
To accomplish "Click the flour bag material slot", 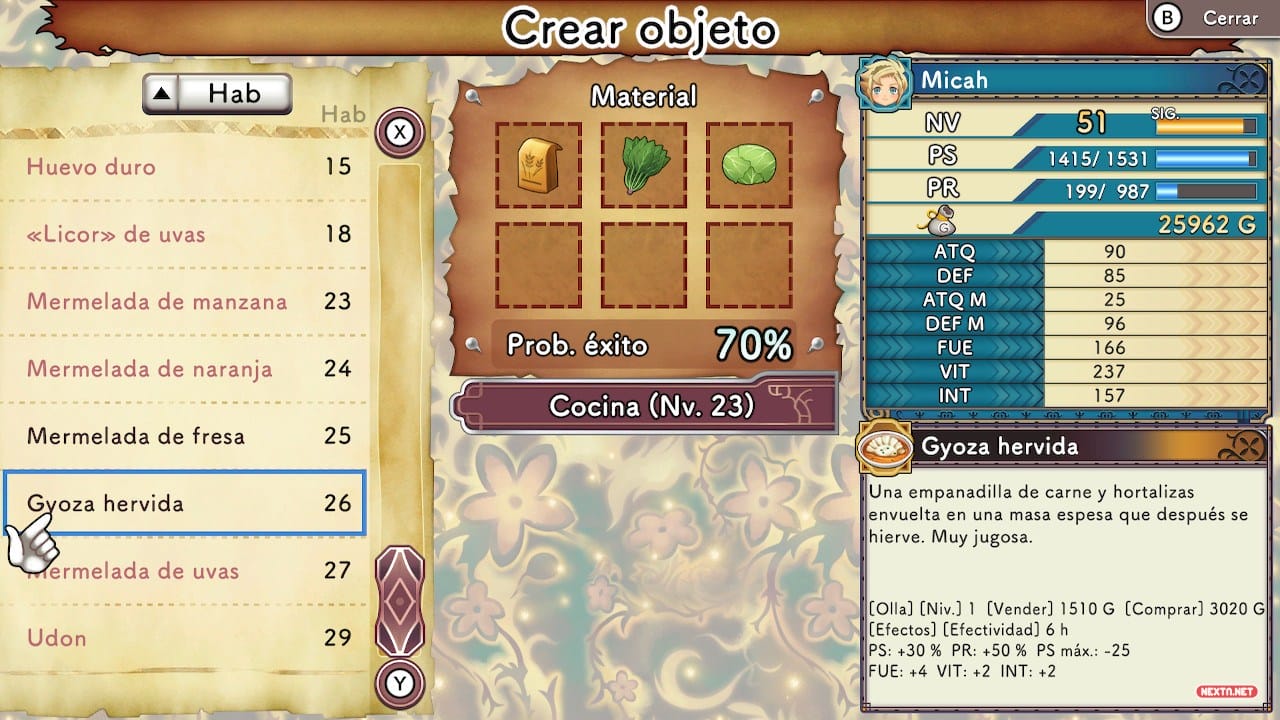I will [x=538, y=166].
